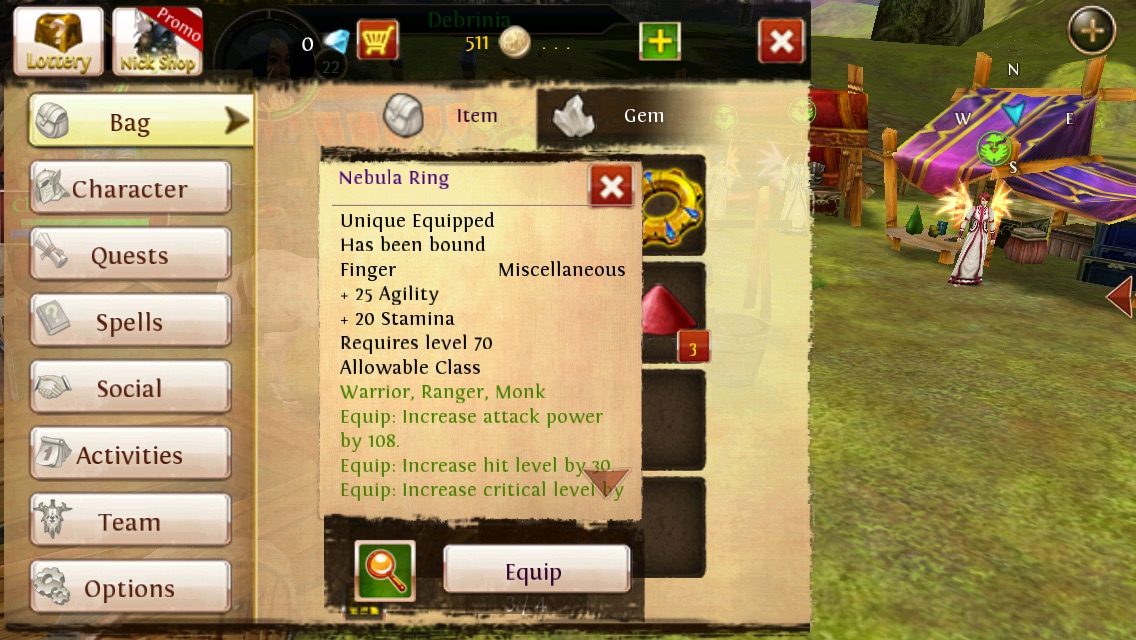Click the round plus button by compass
Image resolution: width=1136 pixels, height=640 pixels.
pos(1091,31)
